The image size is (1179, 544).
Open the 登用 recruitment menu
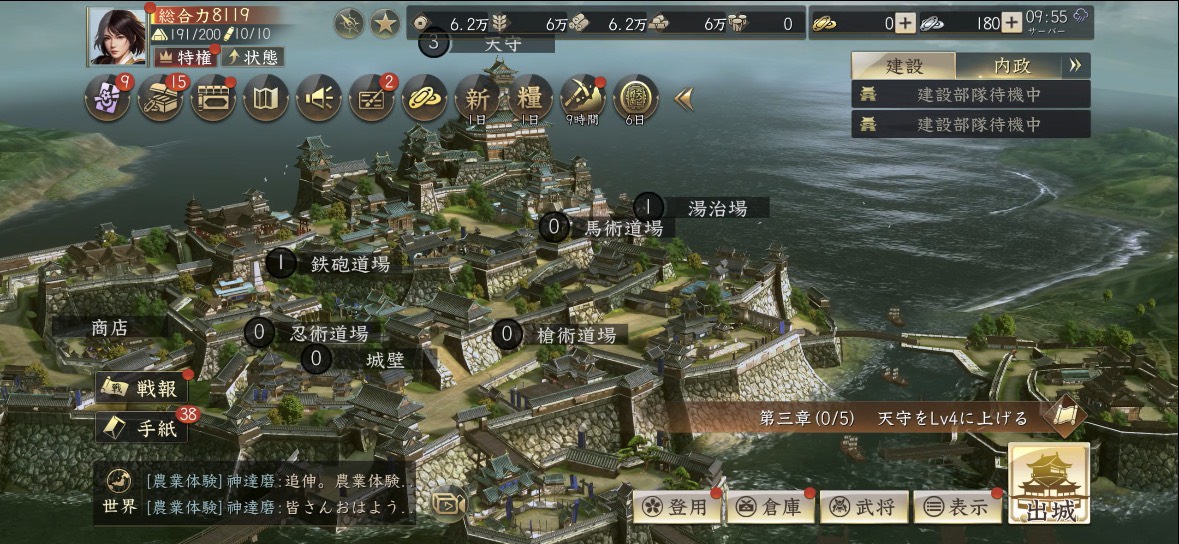pos(675,507)
